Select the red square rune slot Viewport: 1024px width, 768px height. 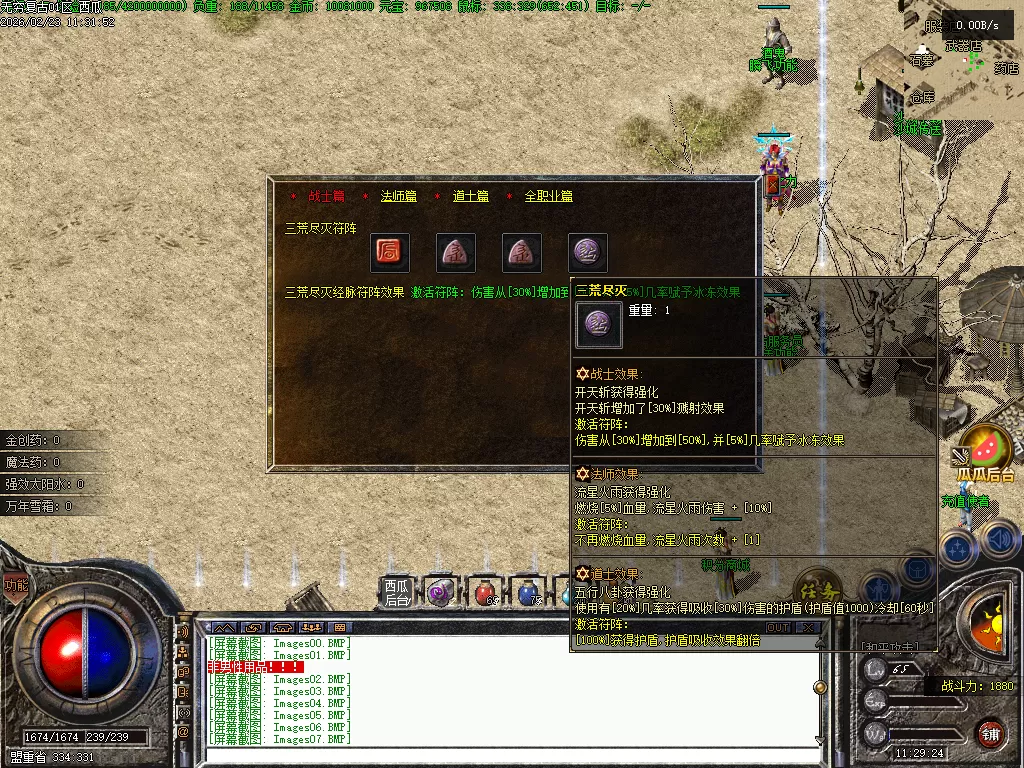[x=390, y=254]
